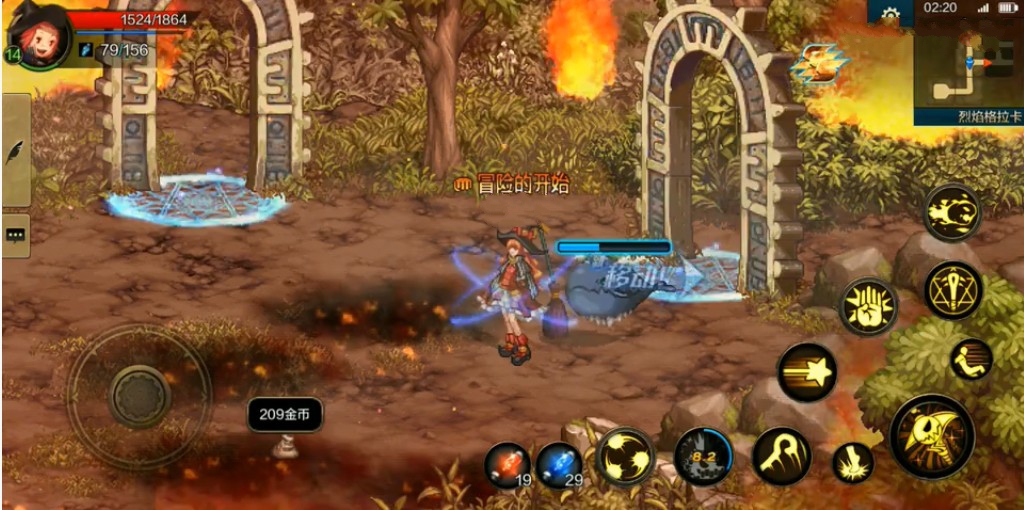Use the blue MP potion slot
Screen dimensions: 1024x510
(x=559, y=465)
